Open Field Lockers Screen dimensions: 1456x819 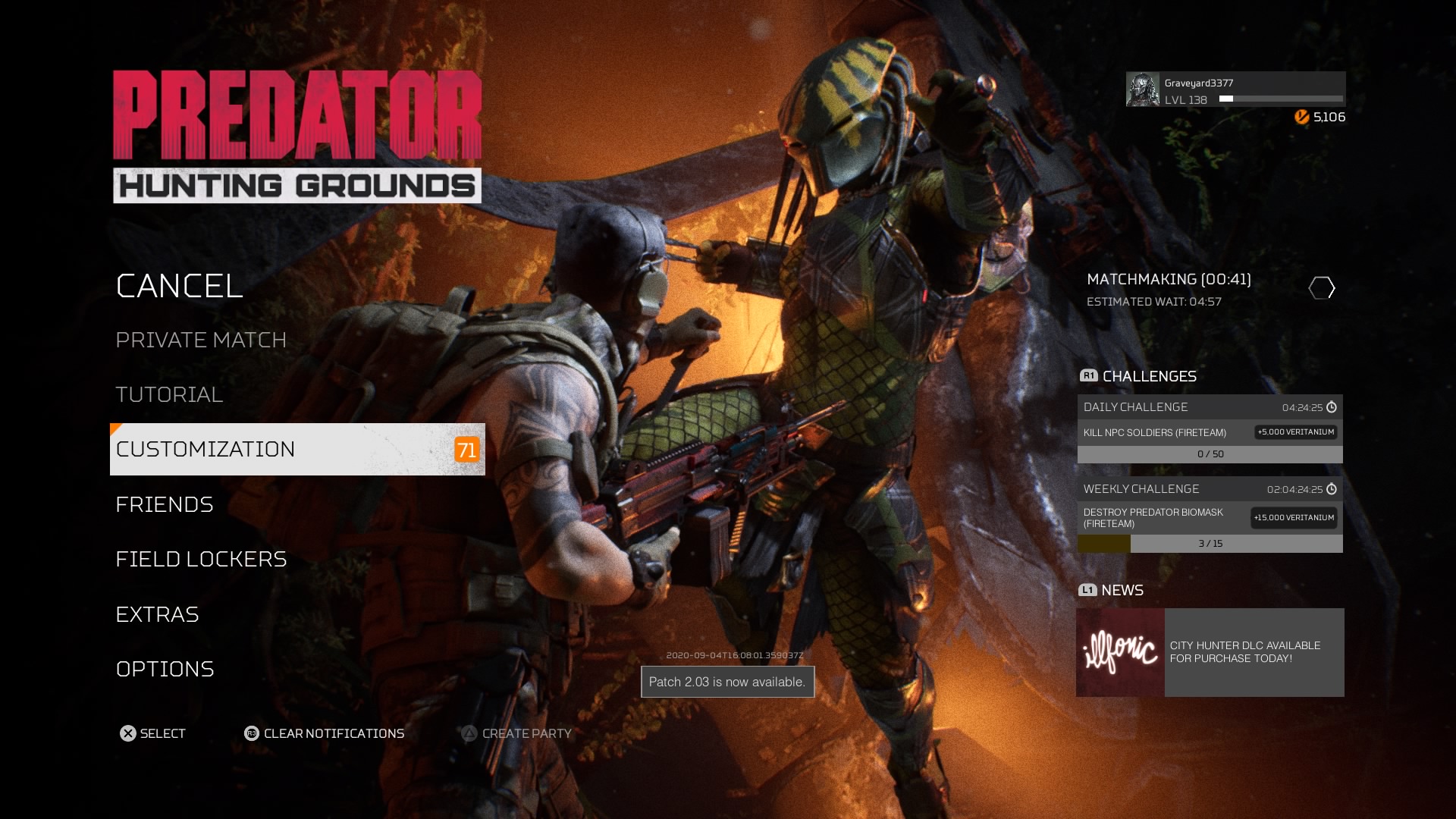201,559
